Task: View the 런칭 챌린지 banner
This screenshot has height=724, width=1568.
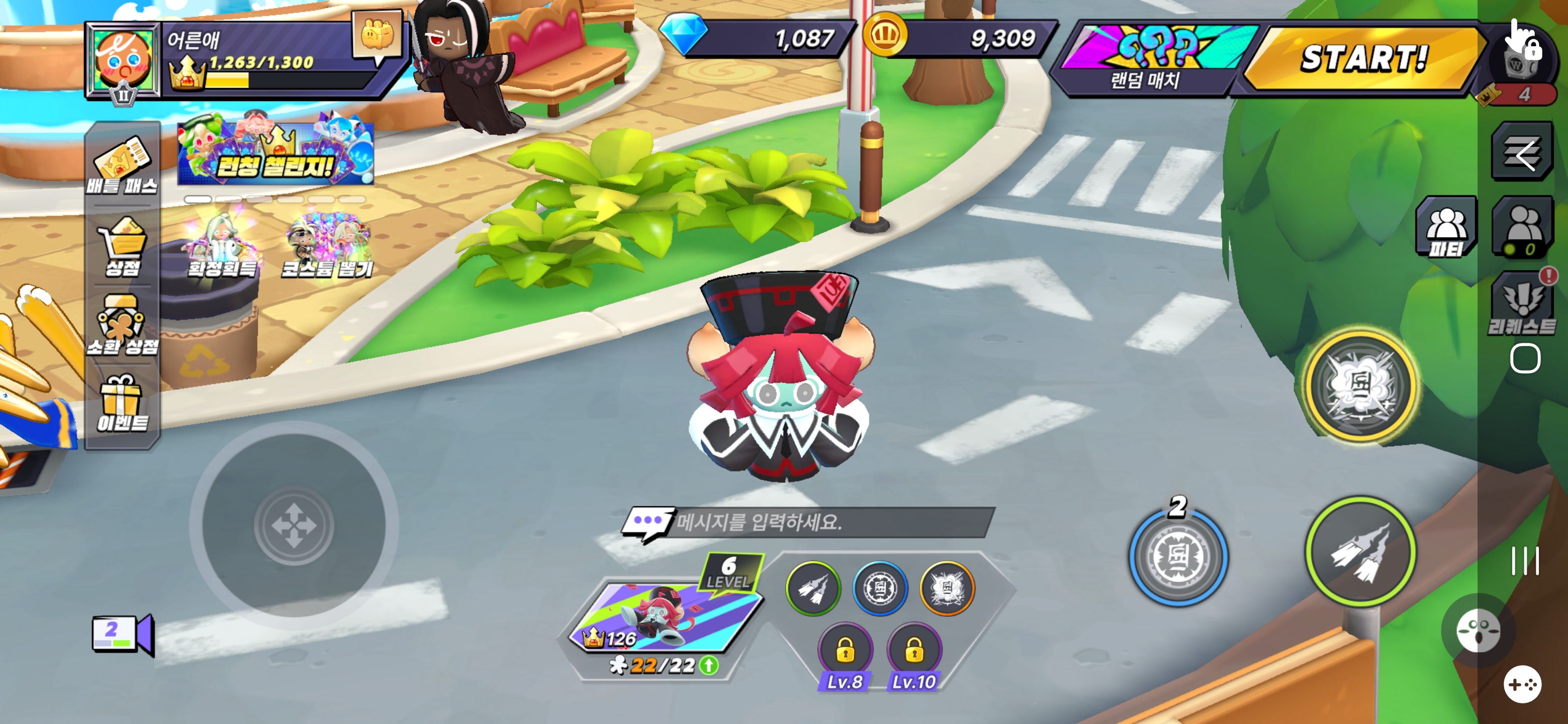Action: pyautogui.click(x=276, y=150)
